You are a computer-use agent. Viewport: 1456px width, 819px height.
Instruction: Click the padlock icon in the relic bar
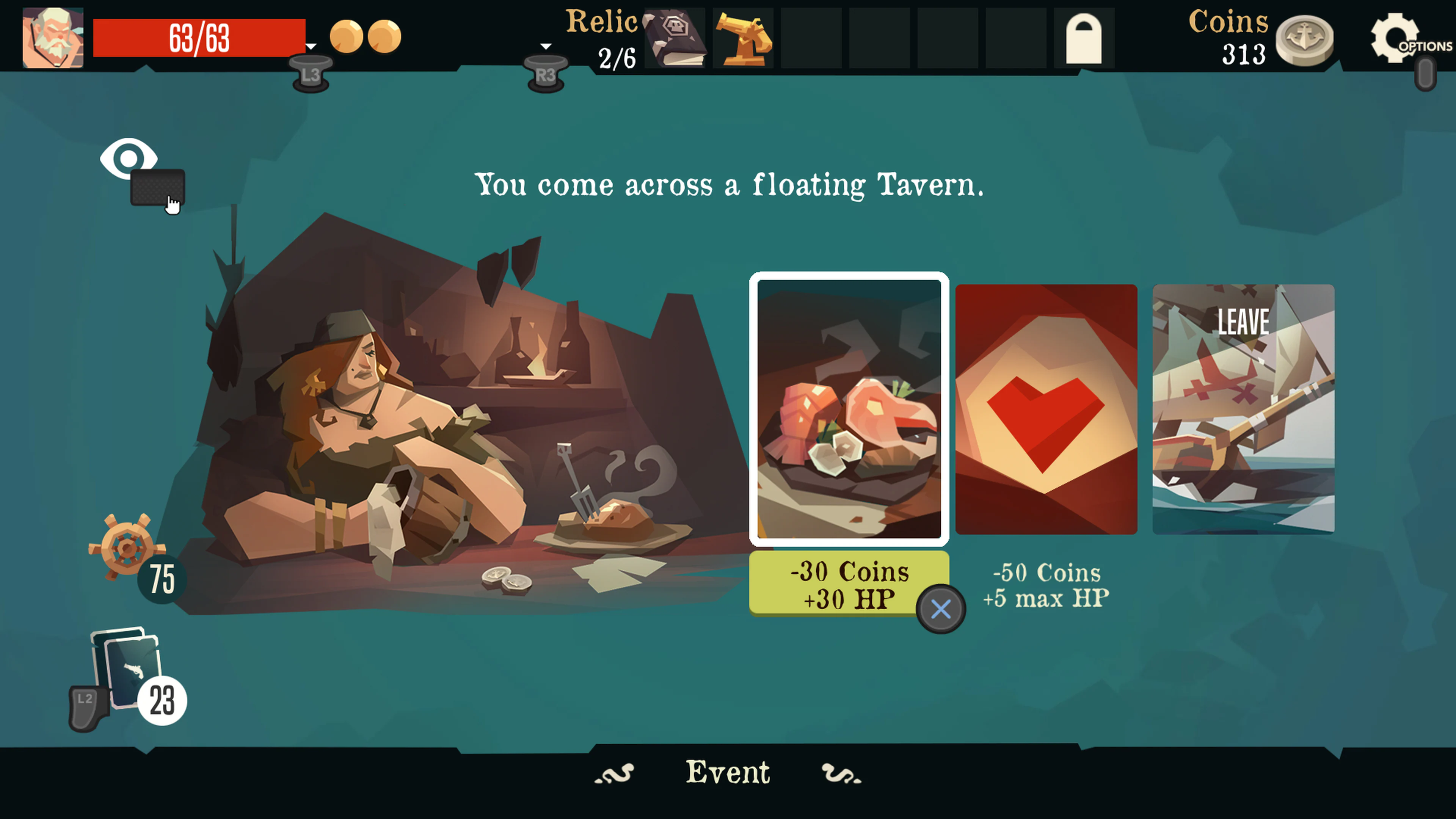pos(1085,38)
